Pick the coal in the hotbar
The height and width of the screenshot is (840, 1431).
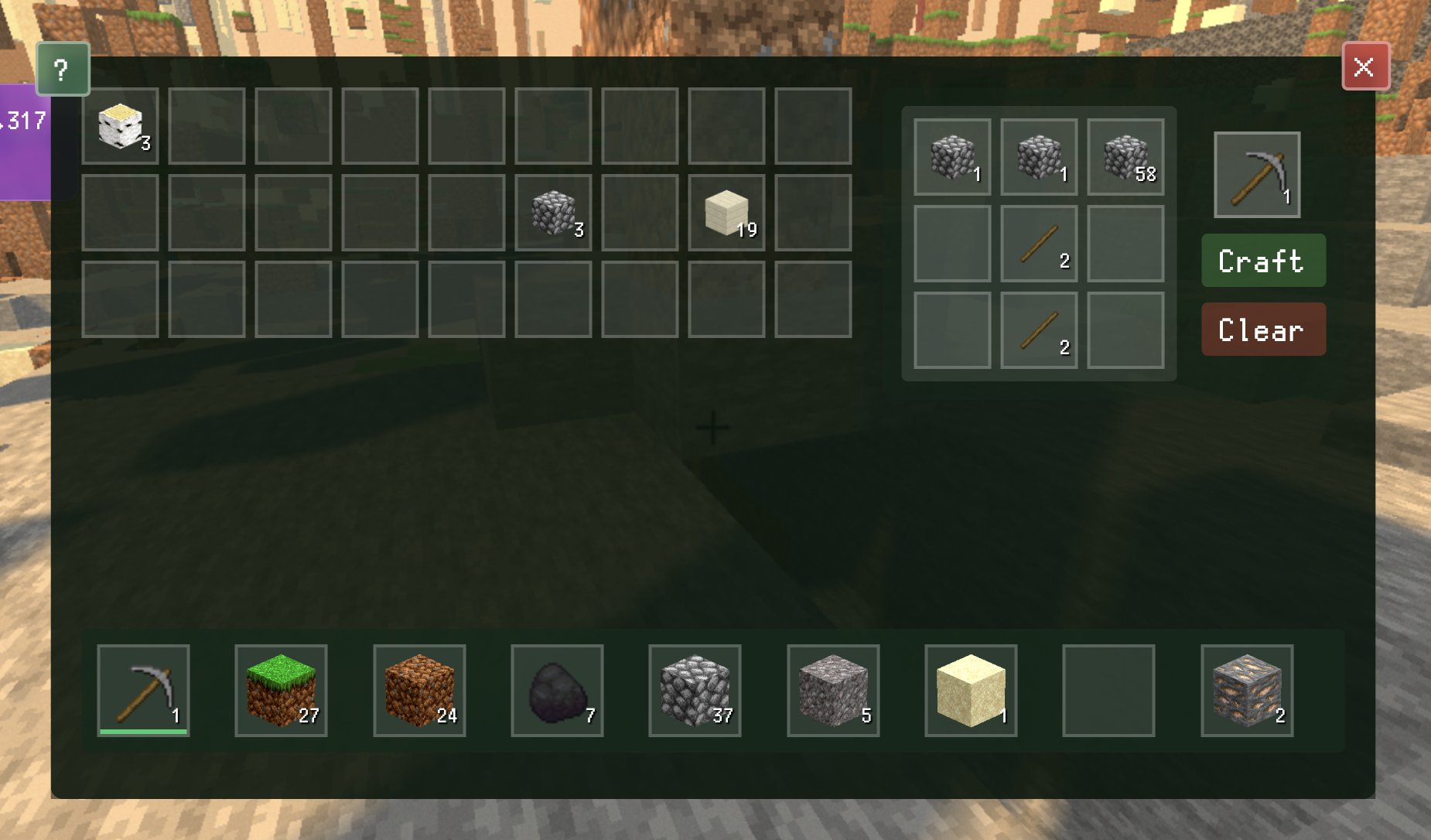click(x=557, y=690)
